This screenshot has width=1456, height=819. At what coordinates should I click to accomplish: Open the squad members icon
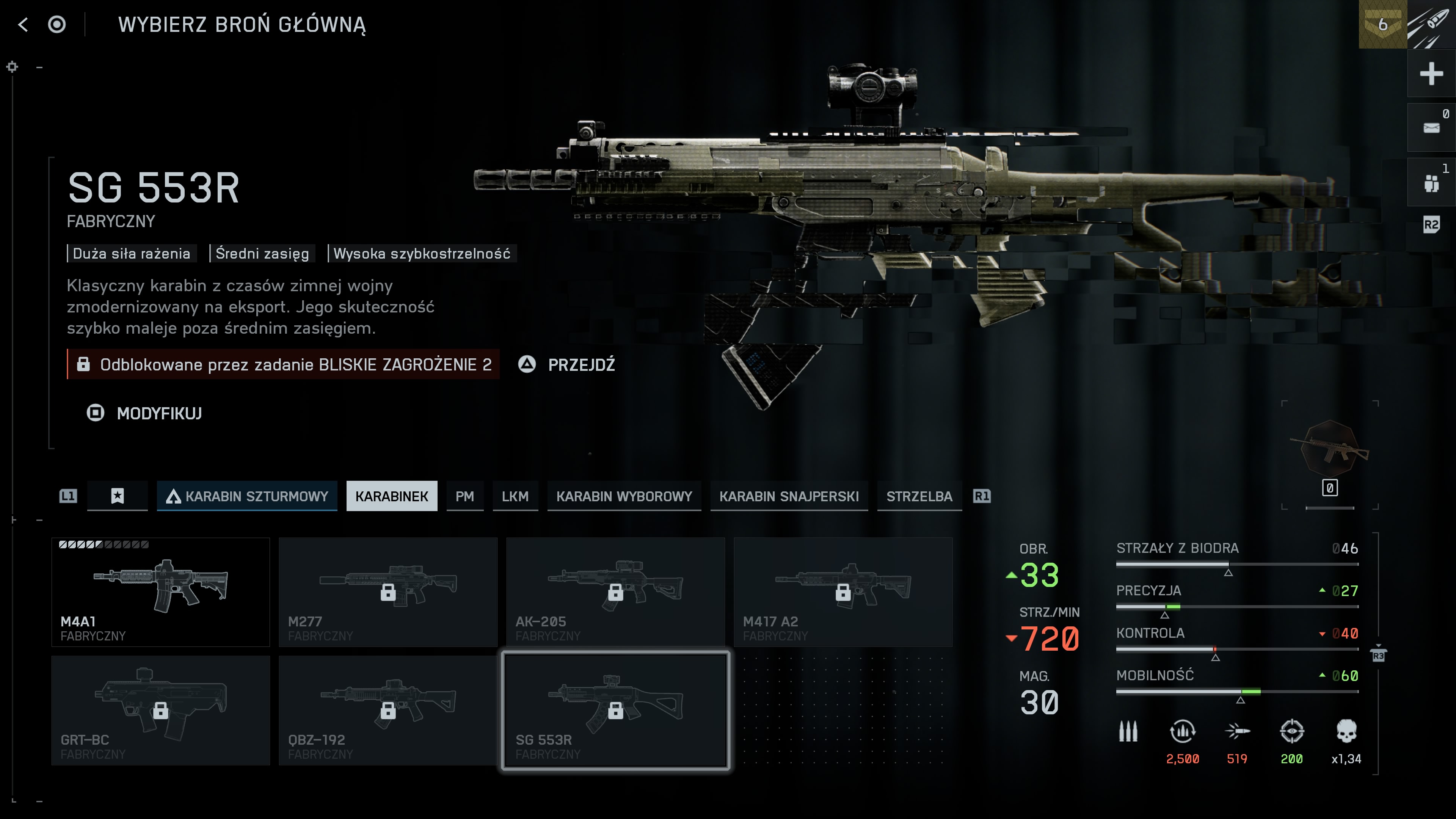[x=1431, y=182]
